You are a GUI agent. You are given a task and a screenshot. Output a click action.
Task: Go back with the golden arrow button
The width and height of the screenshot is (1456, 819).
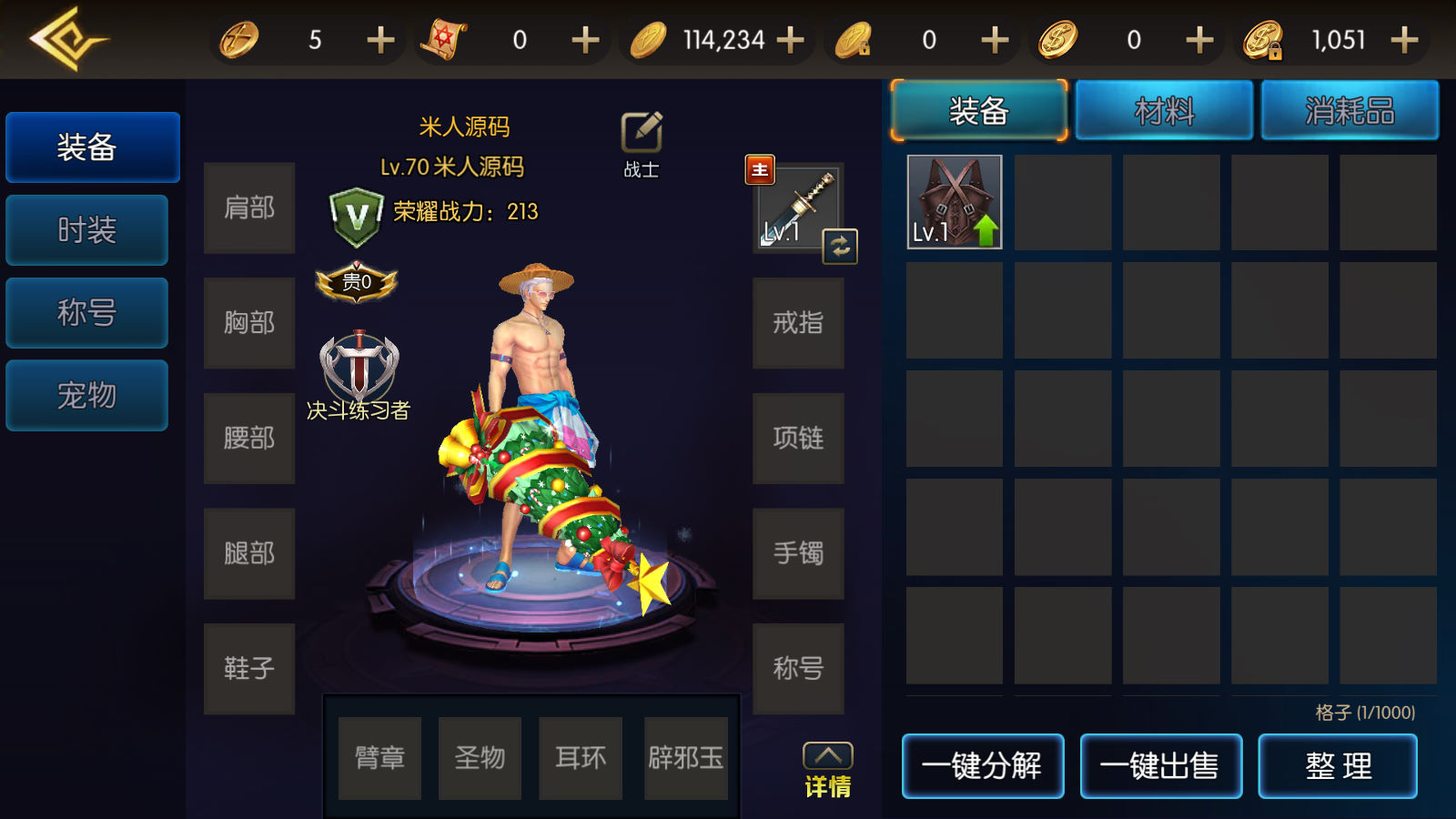pyautogui.click(x=66, y=39)
